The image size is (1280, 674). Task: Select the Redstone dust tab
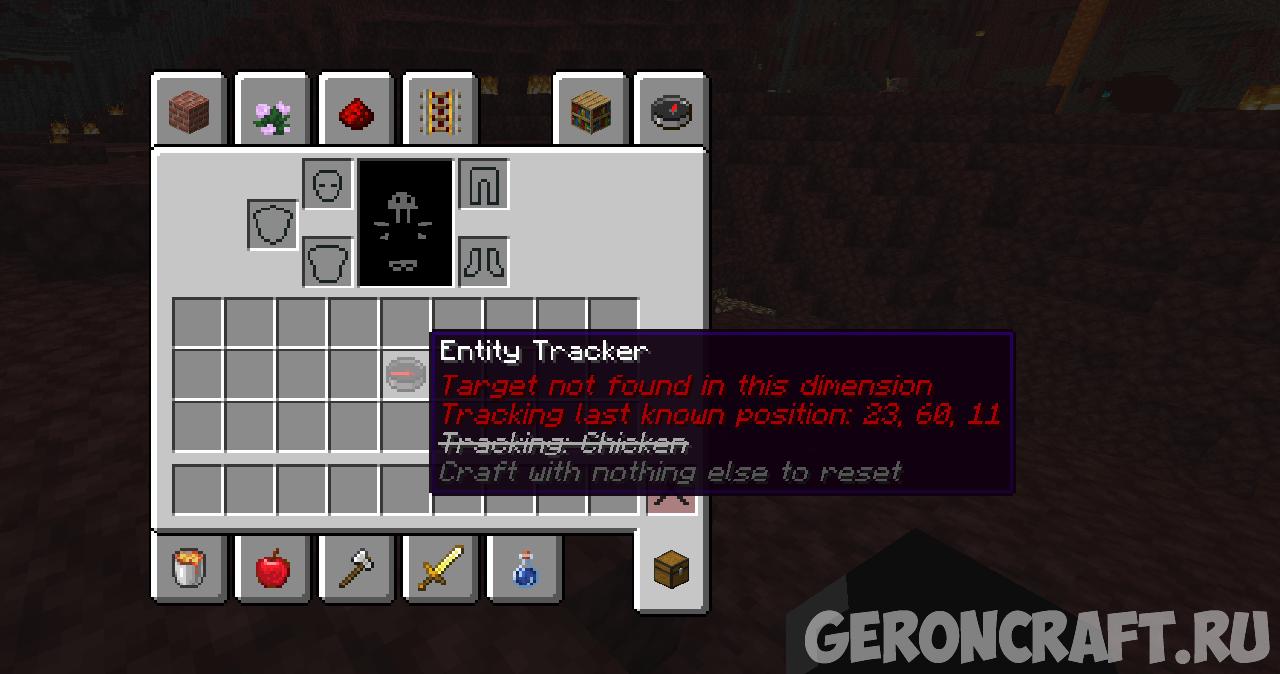click(x=355, y=112)
